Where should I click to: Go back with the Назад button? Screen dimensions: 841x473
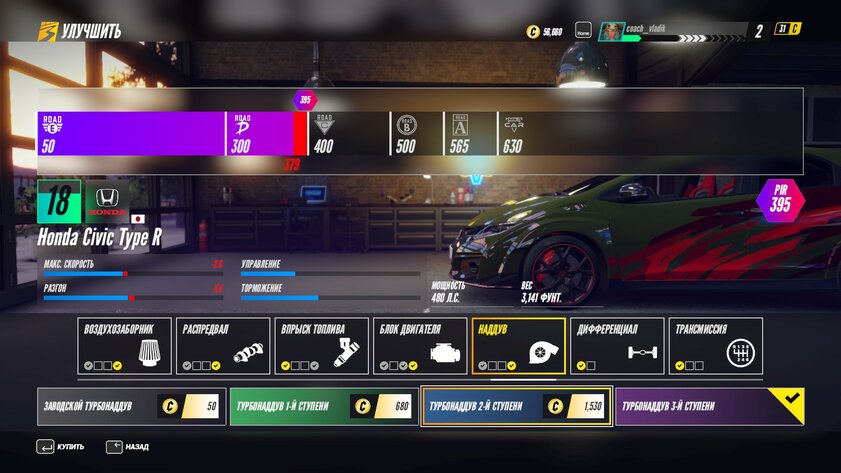point(128,447)
